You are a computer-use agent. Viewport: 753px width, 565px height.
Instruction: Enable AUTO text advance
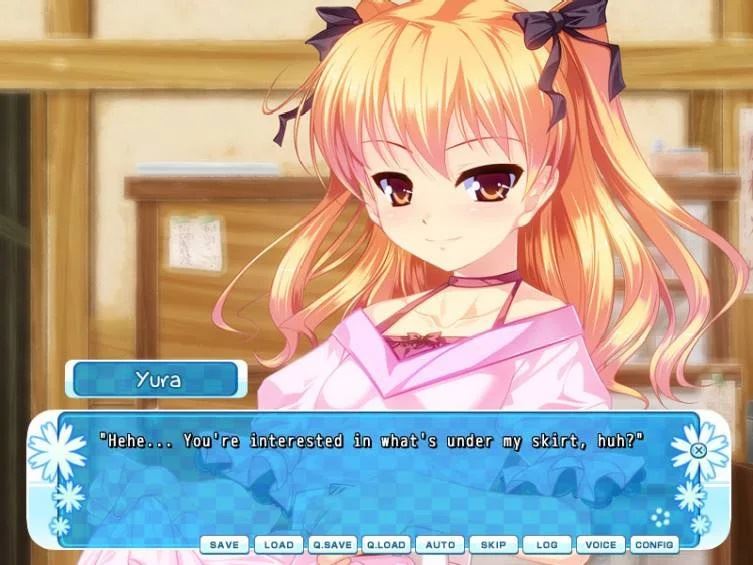point(440,545)
